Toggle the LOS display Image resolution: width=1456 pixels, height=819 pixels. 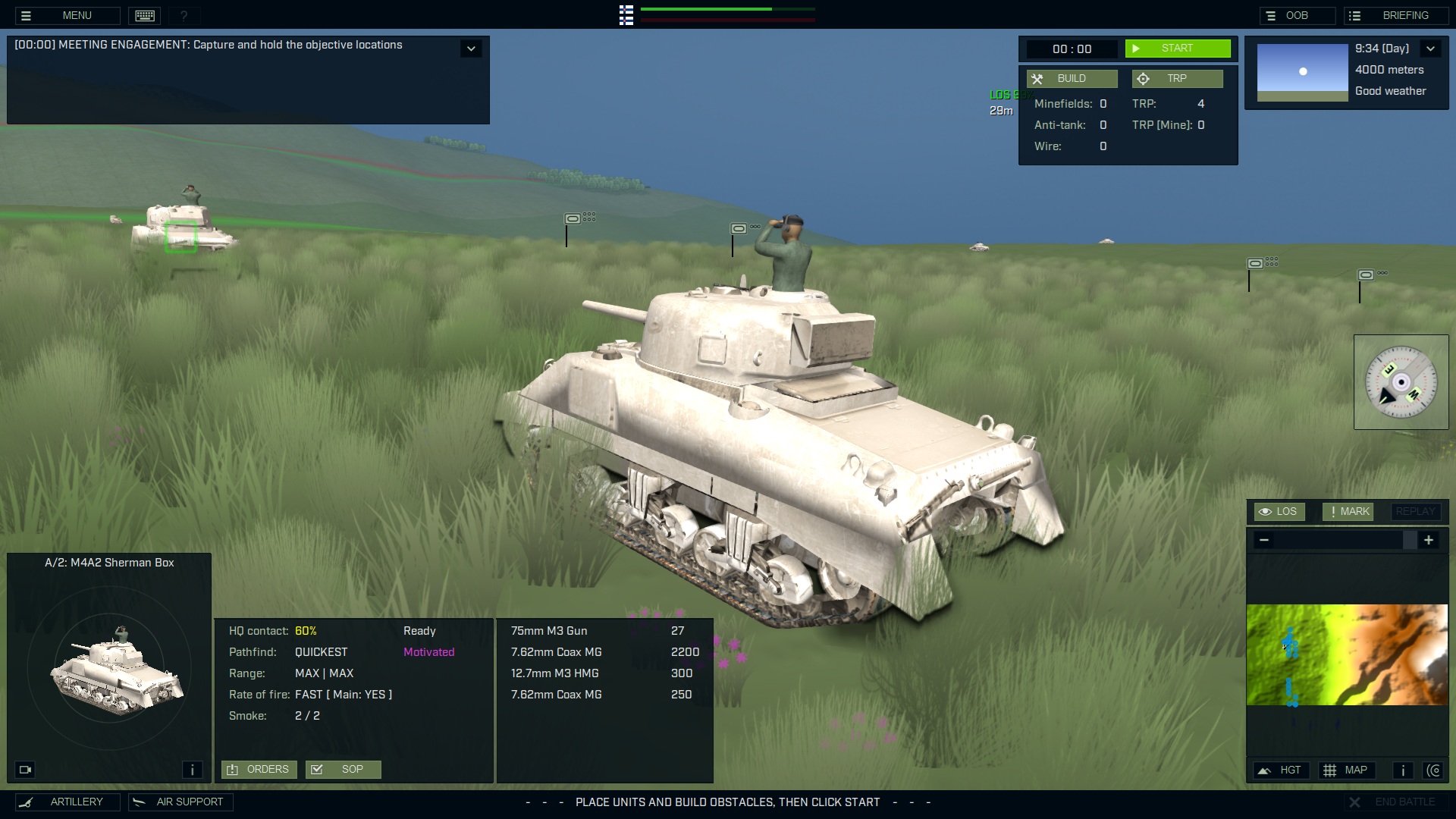click(x=1280, y=511)
